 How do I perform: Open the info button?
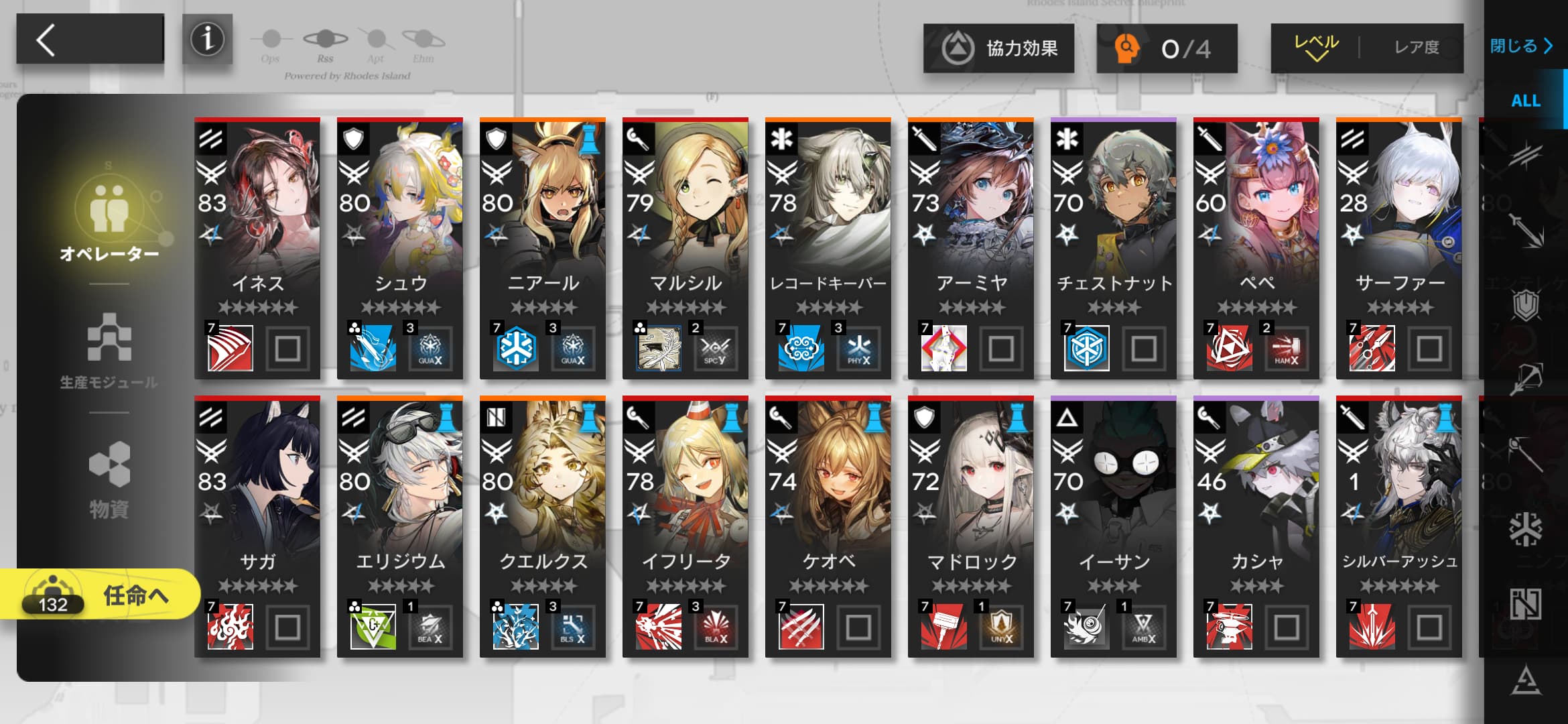point(207,40)
